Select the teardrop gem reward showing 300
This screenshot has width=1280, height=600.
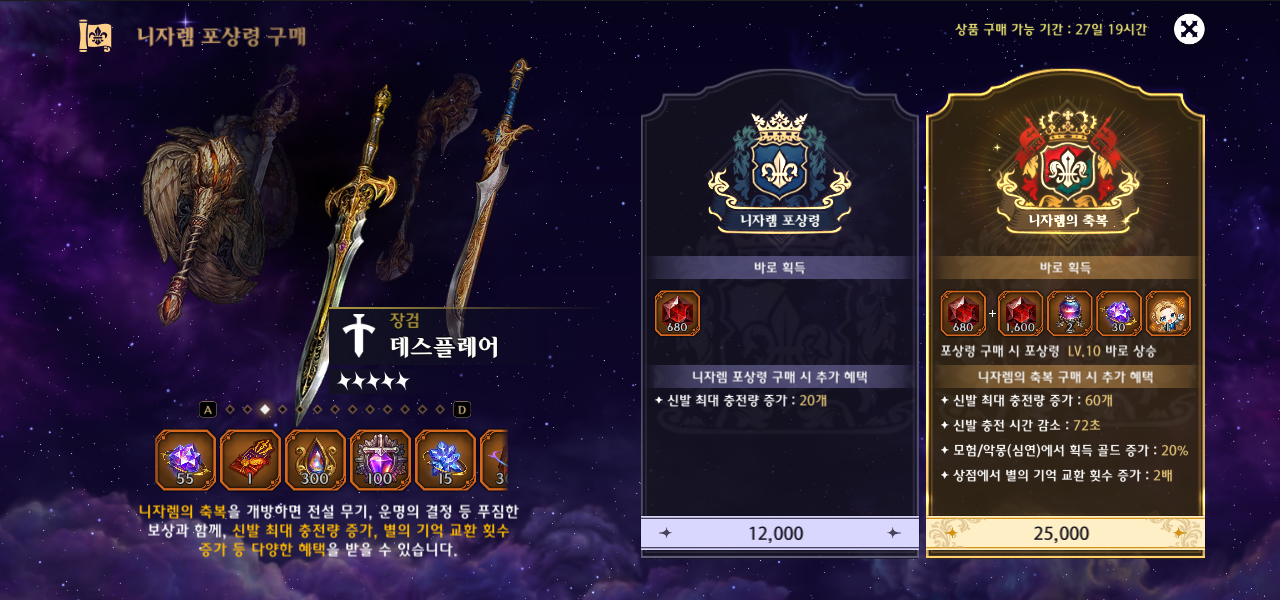click(x=315, y=460)
